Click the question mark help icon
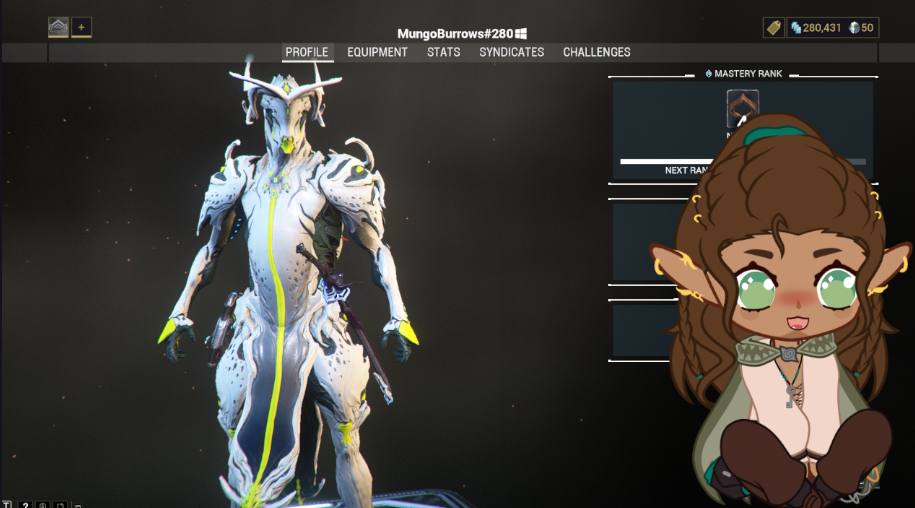 (x=25, y=505)
